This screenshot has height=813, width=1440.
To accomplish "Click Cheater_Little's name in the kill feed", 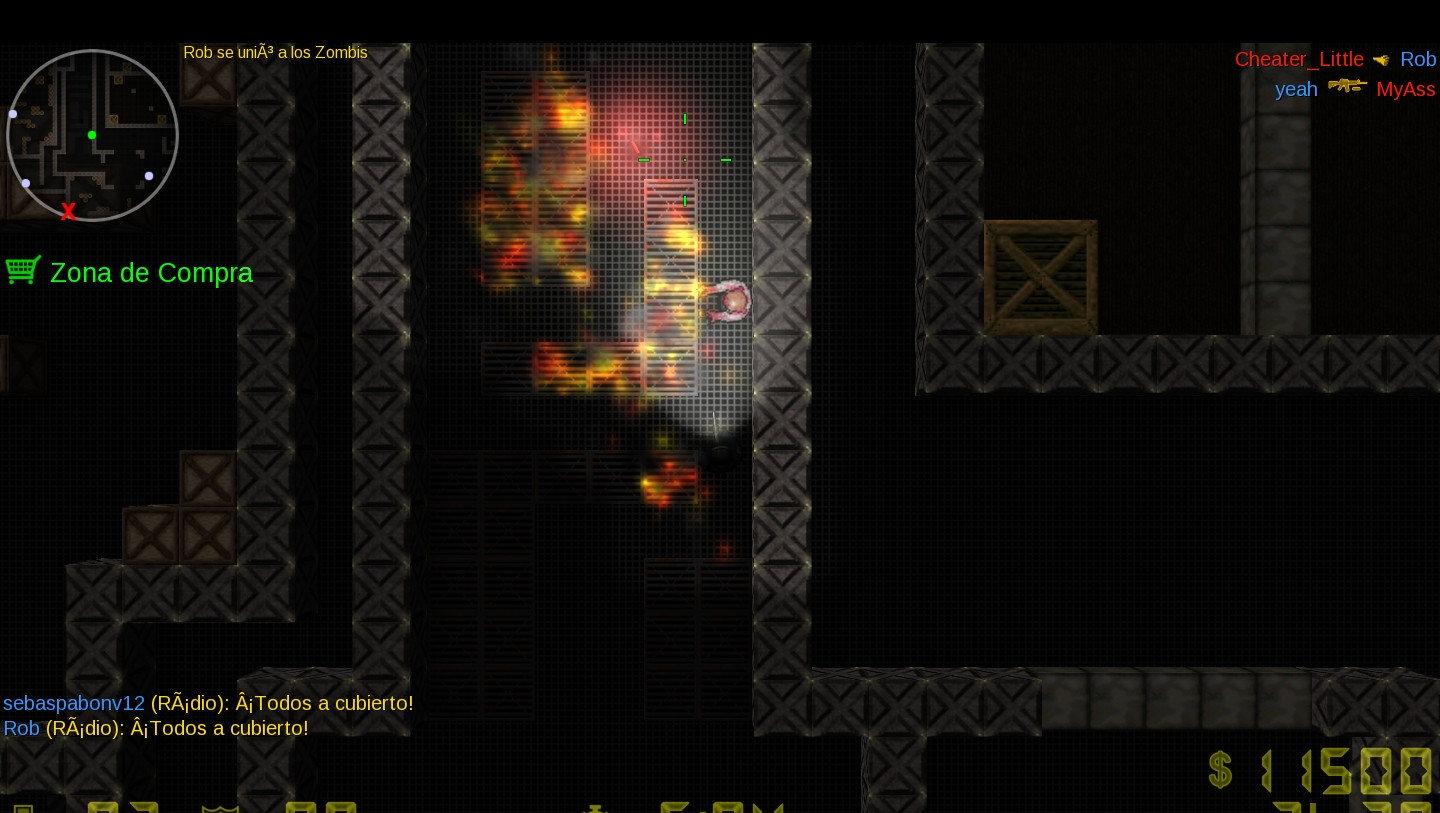I will pyautogui.click(x=1299, y=59).
